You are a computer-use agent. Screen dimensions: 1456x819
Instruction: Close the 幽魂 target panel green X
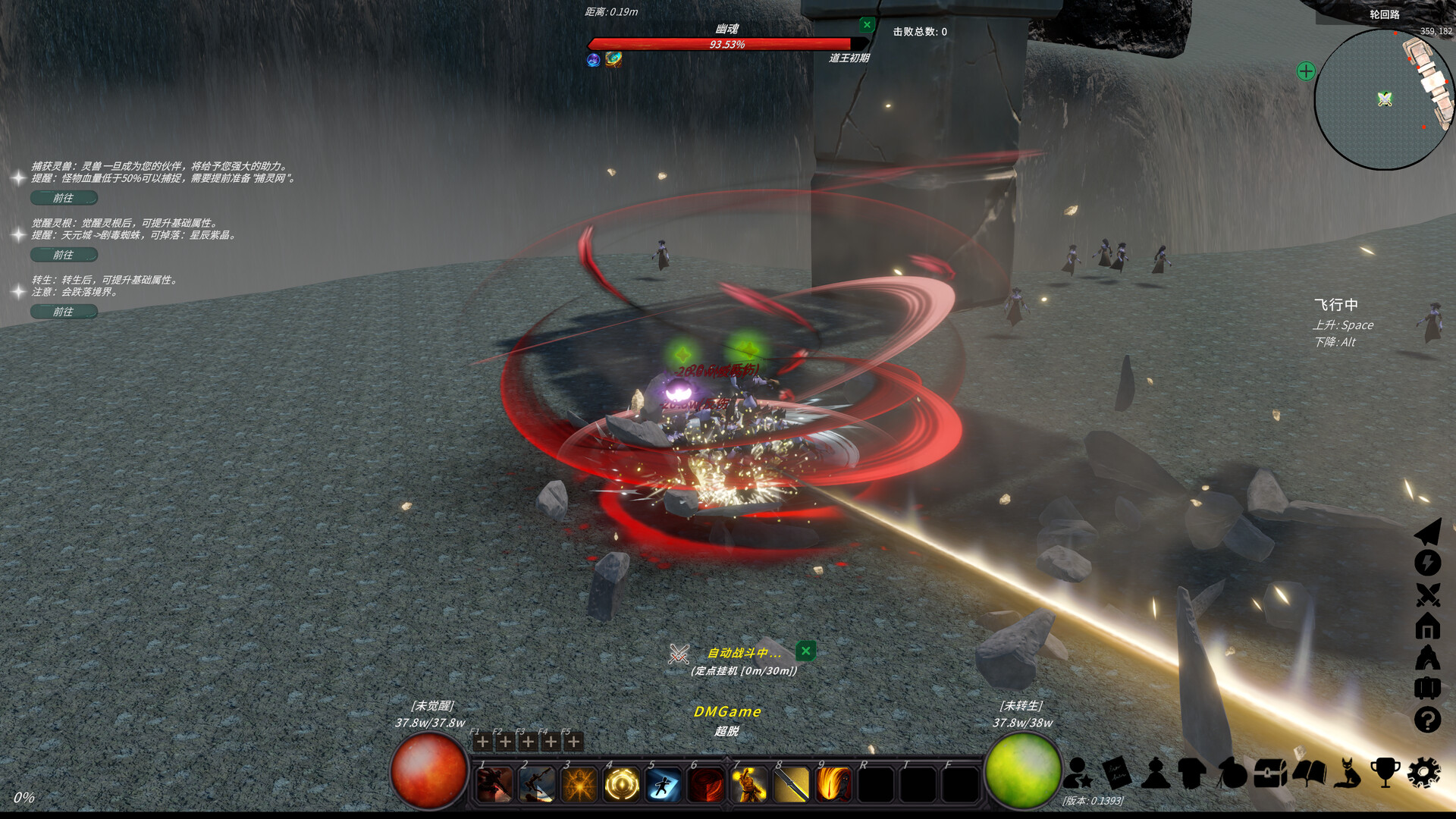tap(867, 24)
